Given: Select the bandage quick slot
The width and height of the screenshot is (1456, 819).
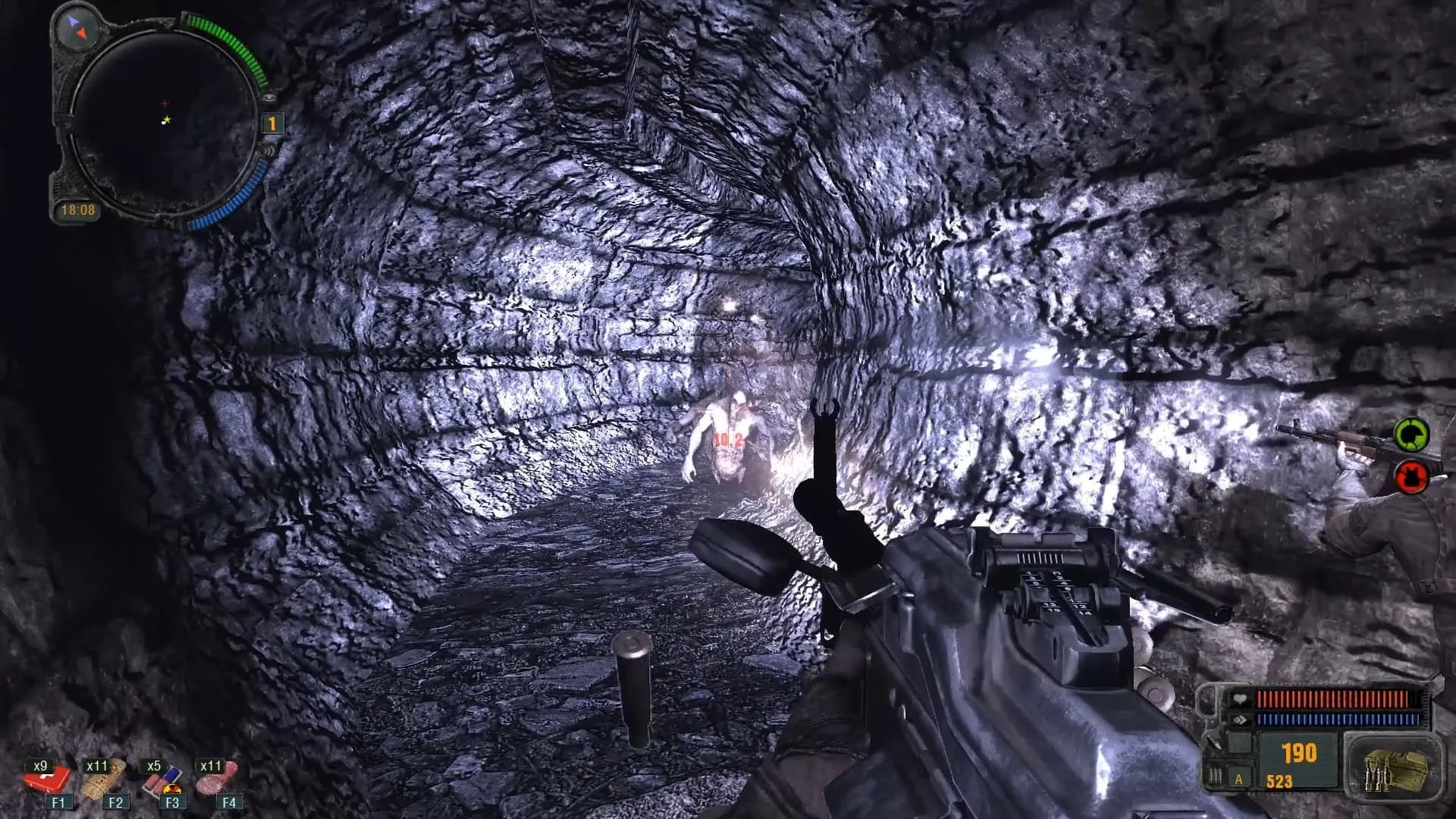Looking at the screenshot, I should point(105,779).
